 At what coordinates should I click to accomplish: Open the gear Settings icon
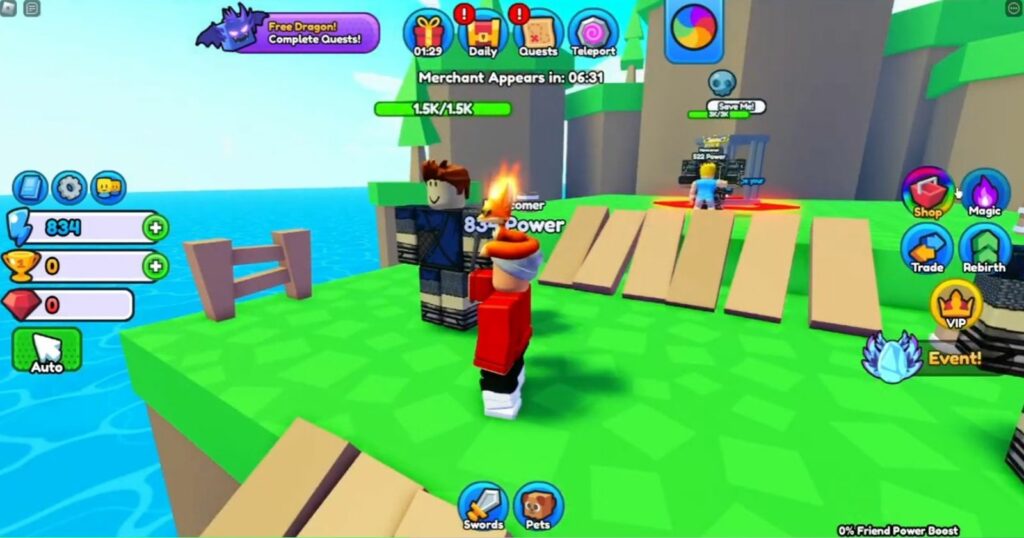69,187
